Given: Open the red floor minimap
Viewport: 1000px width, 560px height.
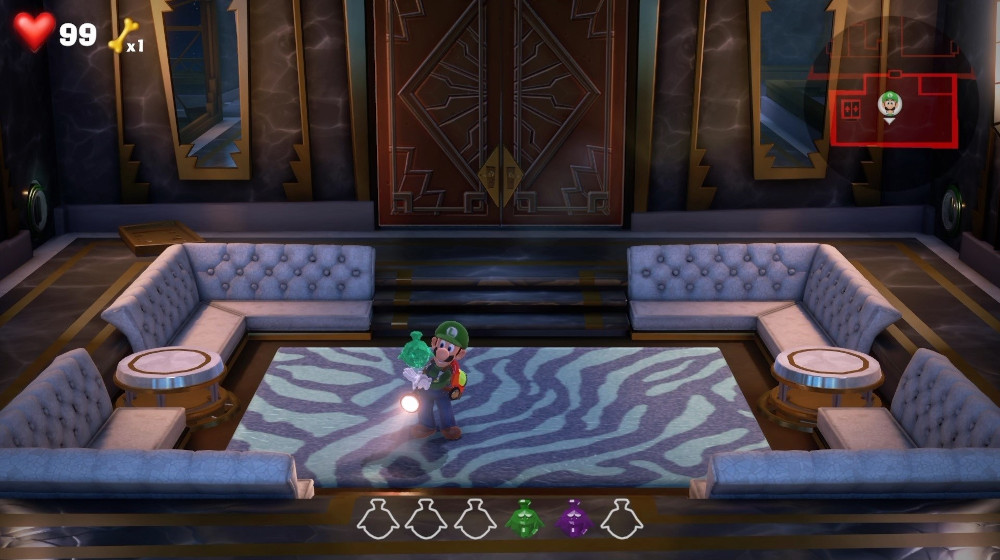Looking at the screenshot, I should click(x=892, y=100).
